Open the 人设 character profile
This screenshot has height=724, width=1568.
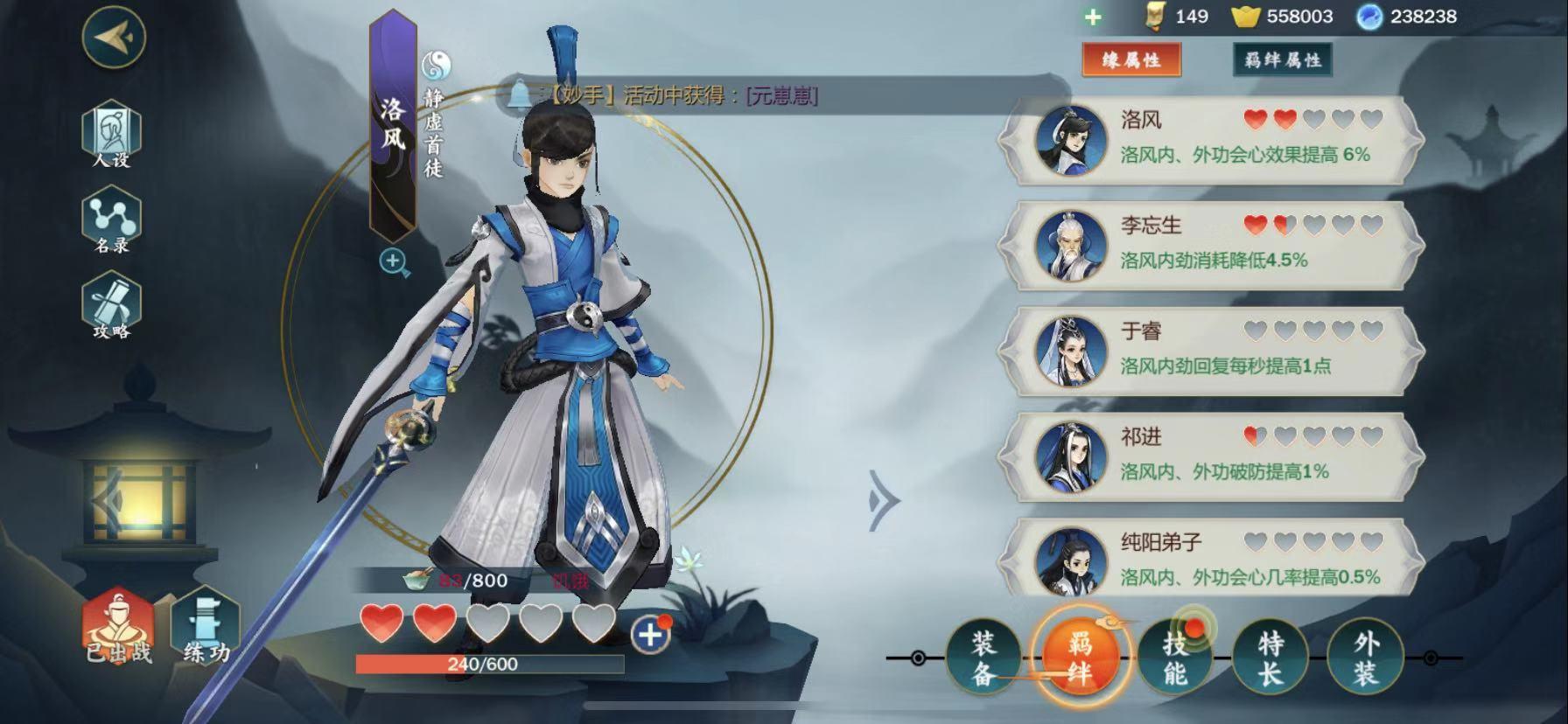111,134
